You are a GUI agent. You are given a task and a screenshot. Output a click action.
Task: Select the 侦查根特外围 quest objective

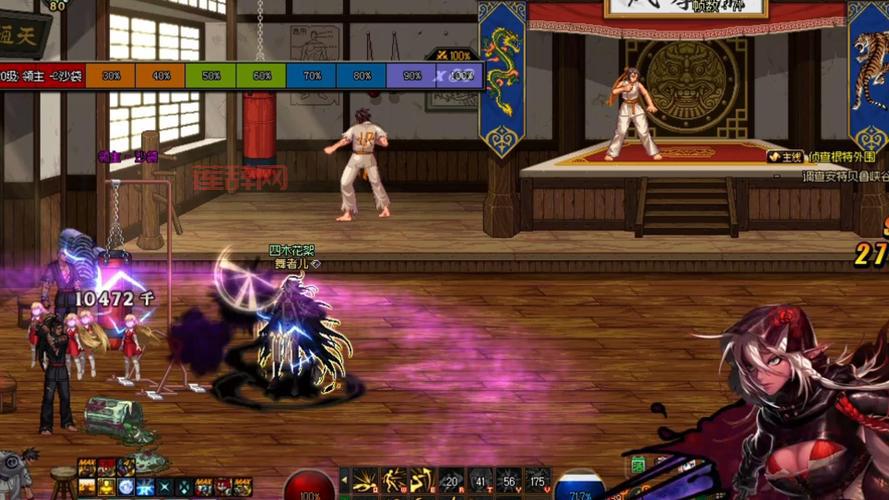[842, 157]
